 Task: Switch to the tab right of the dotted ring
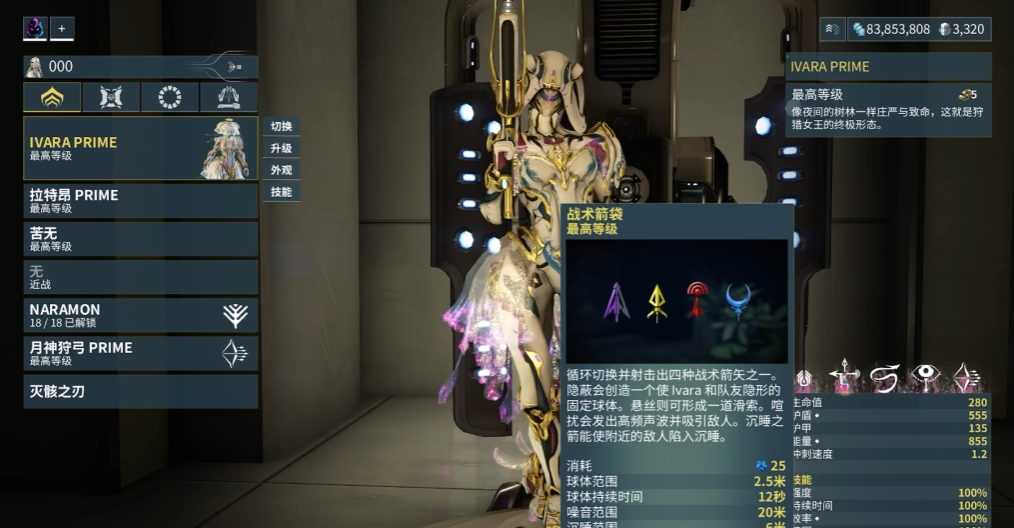(x=229, y=98)
